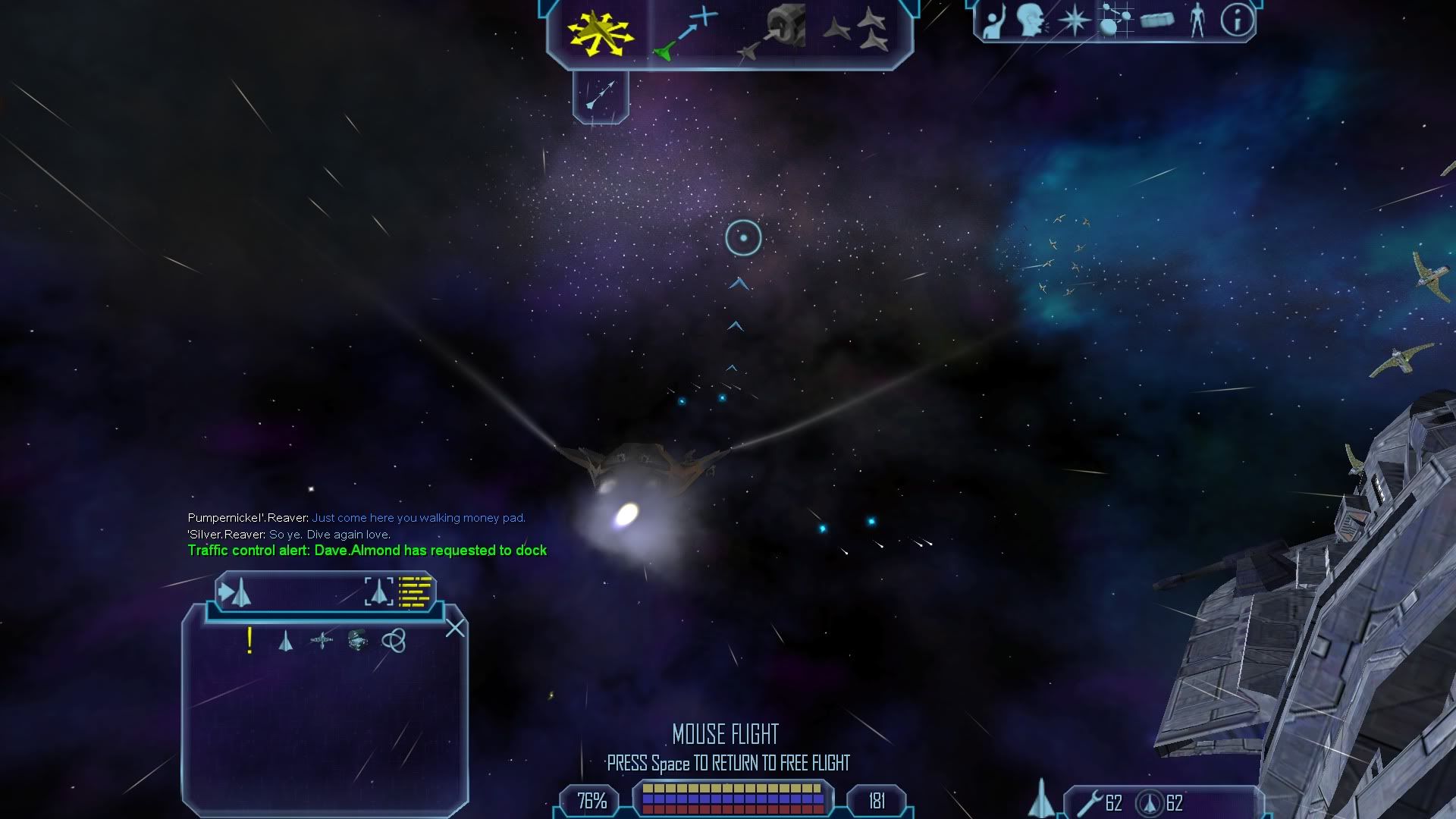Viewport: 1456px width, 819px height.
Task: Show all contacts with rings icon
Action: (x=394, y=641)
